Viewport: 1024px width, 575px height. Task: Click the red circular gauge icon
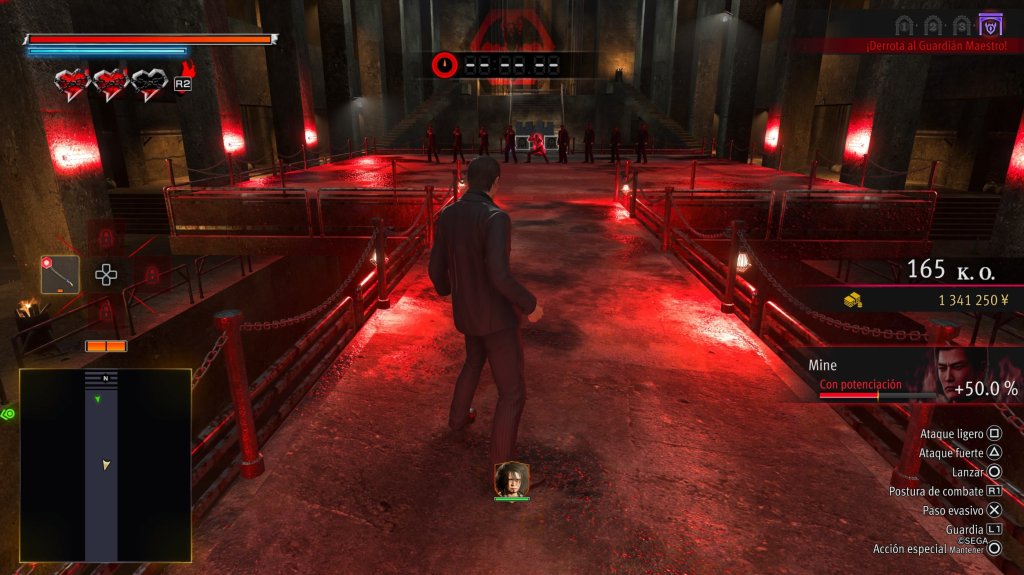point(445,65)
